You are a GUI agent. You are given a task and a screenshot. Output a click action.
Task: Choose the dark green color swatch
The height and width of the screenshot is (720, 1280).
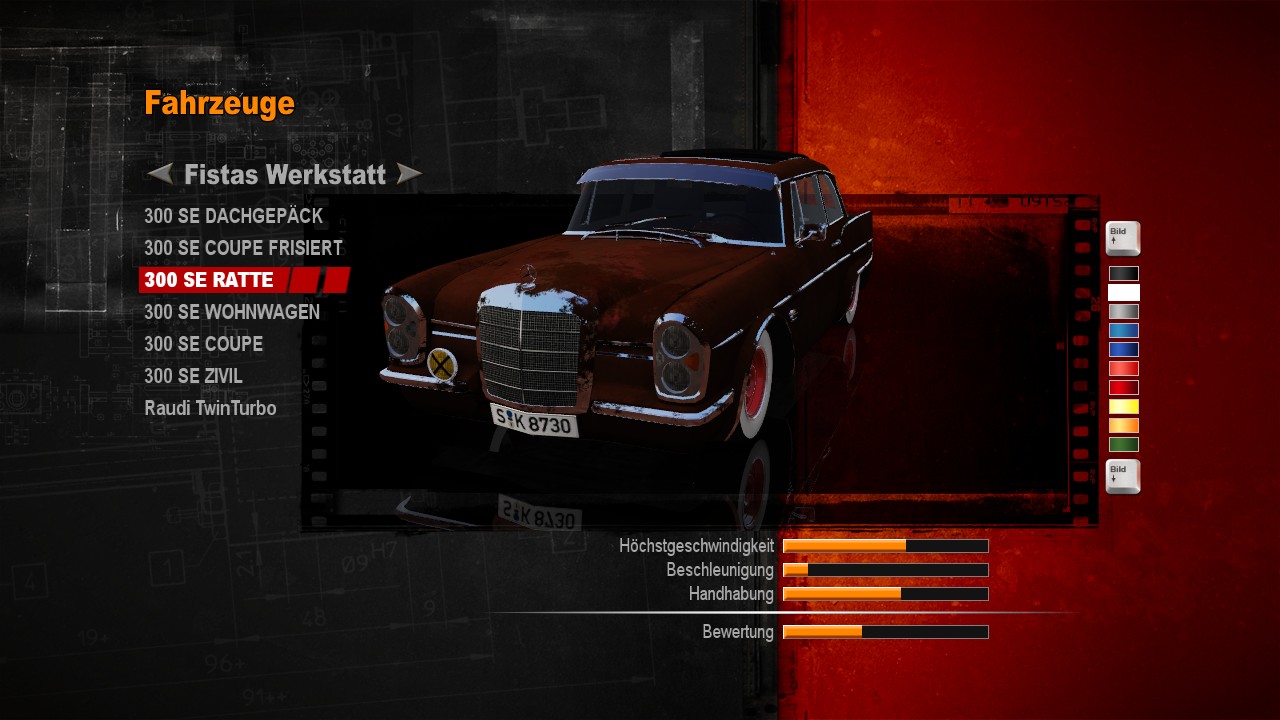point(1123,444)
